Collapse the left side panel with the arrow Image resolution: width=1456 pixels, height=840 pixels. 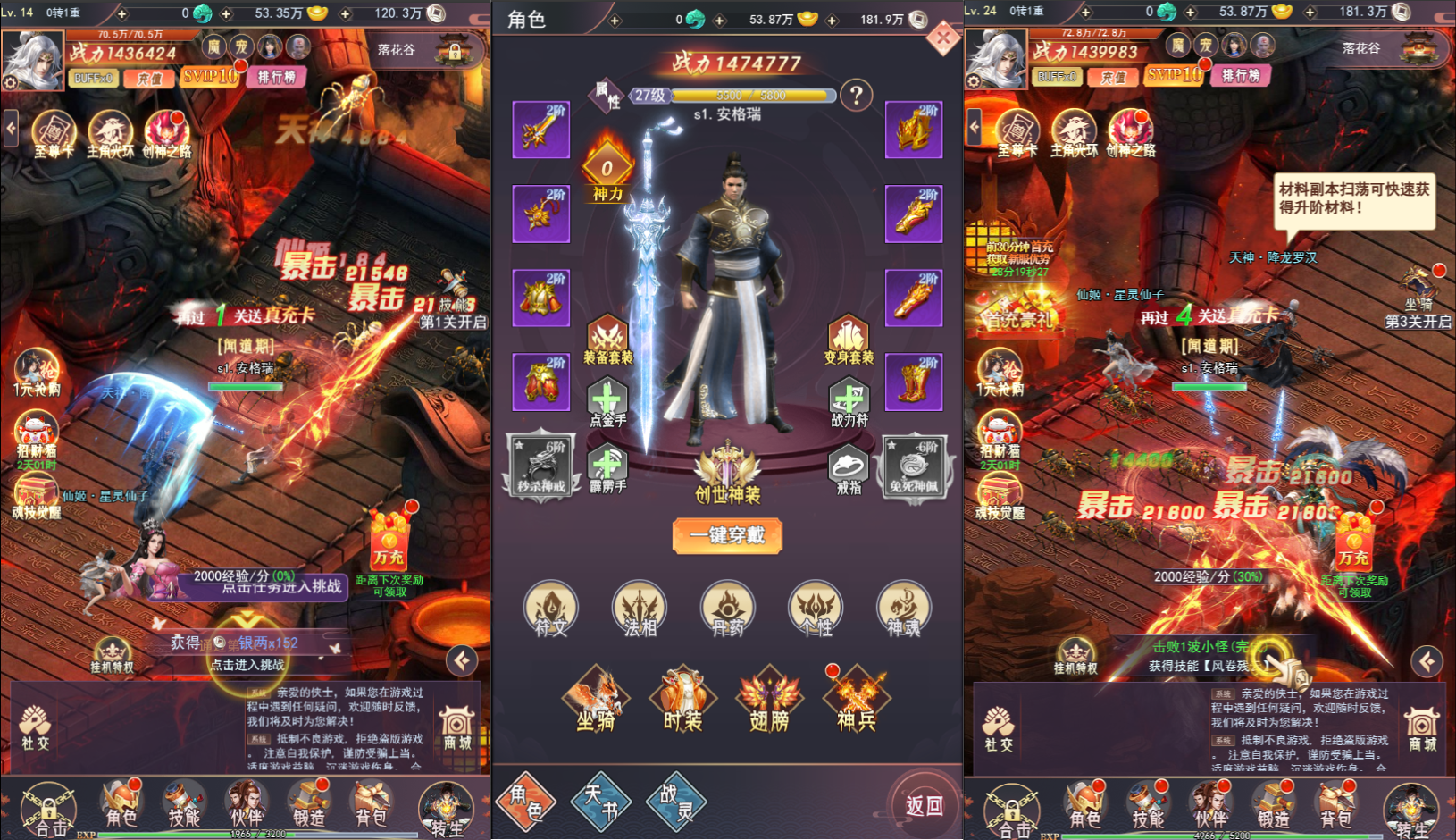pyautogui.click(x=11, y=129)
